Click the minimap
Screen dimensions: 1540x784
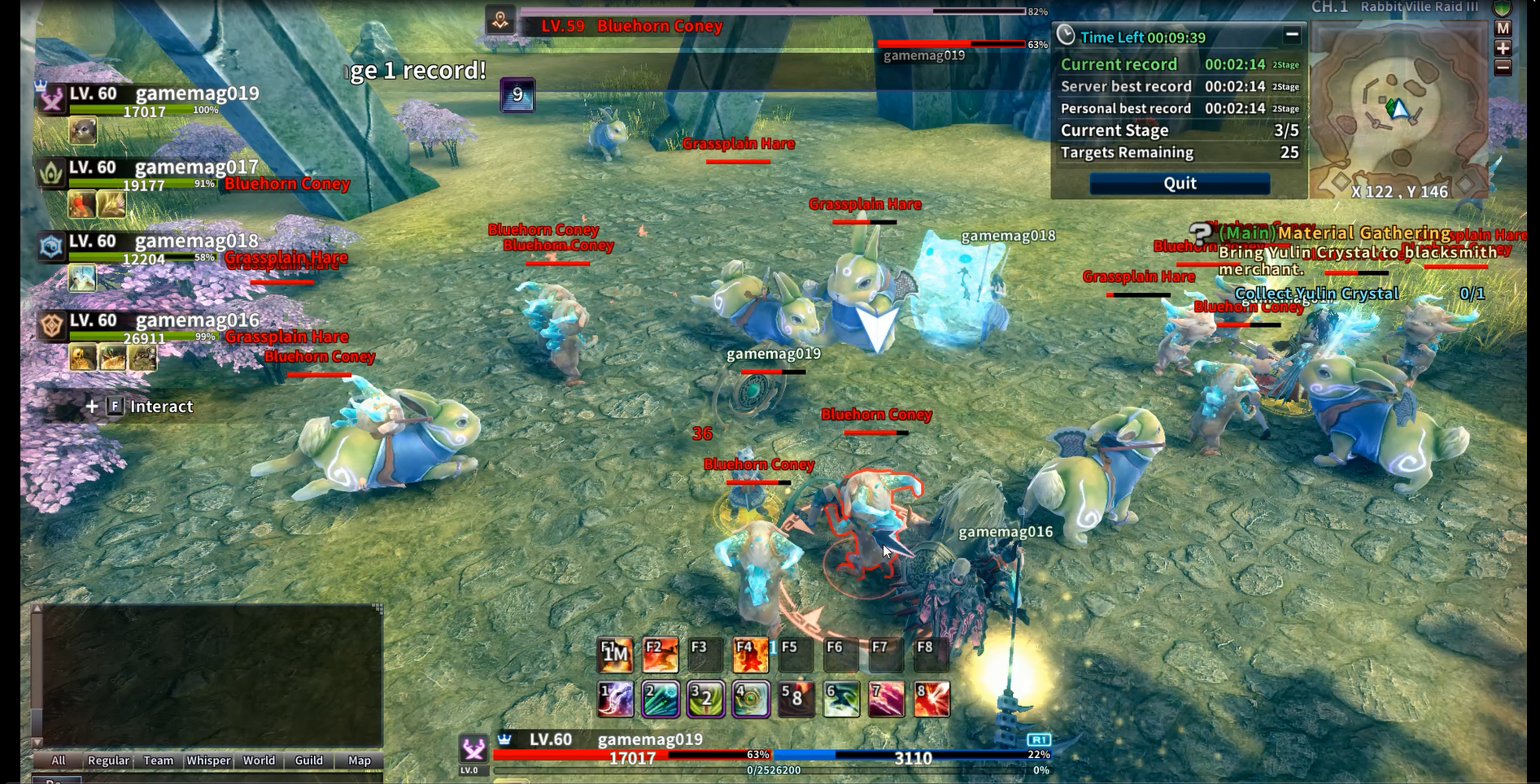[1398, 110]
